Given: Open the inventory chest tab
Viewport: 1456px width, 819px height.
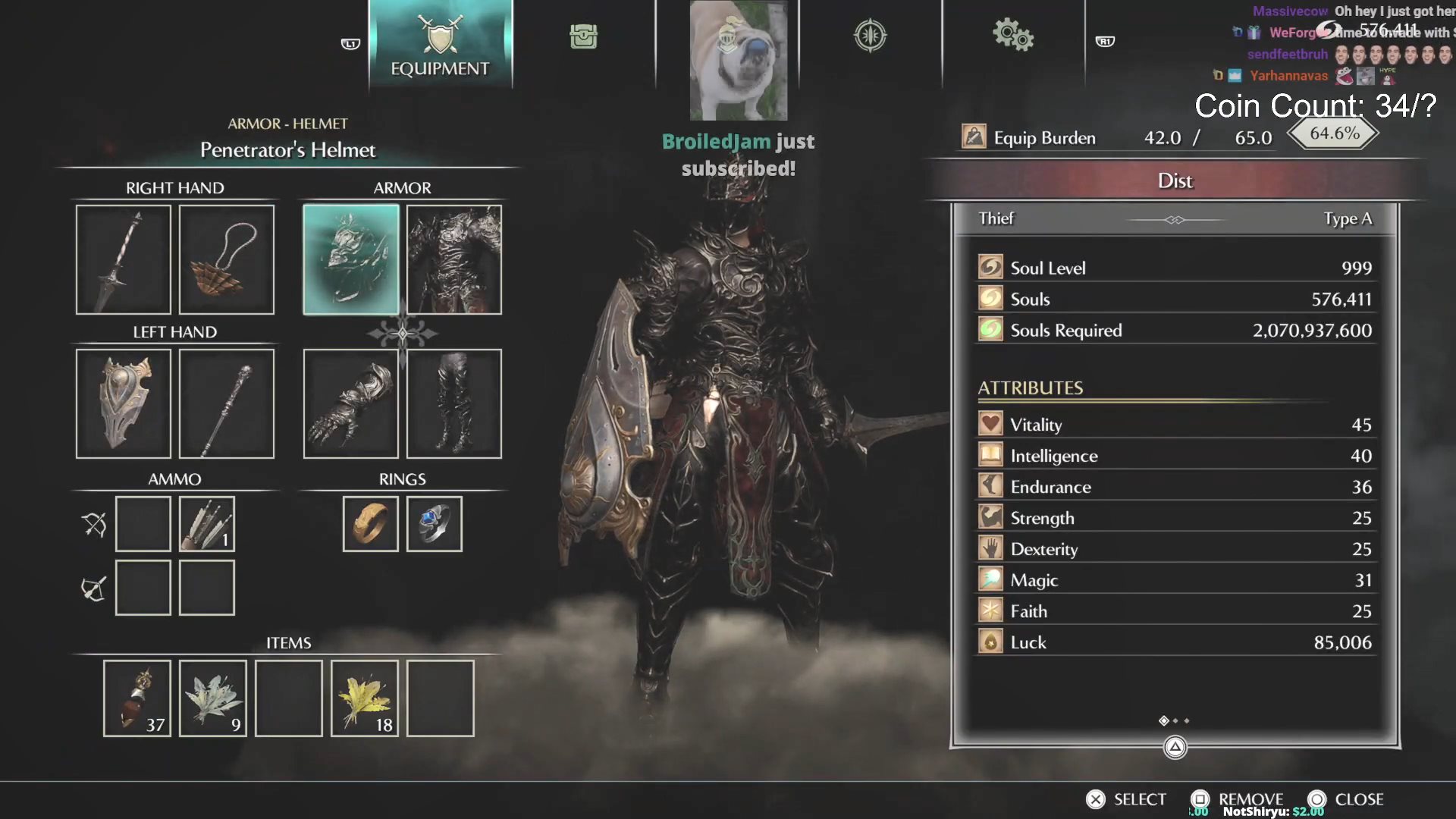Looking at the screenshot, I should (583, 36).
